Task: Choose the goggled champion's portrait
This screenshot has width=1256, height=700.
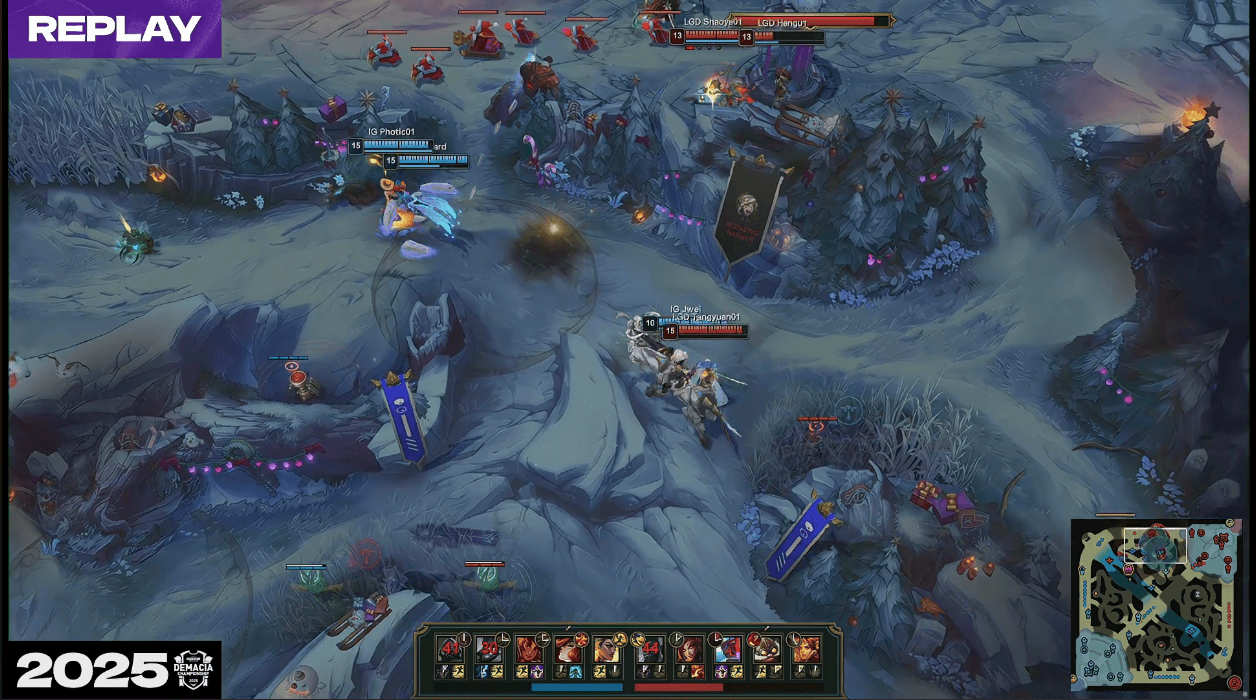Action: [x=767, y=647]
